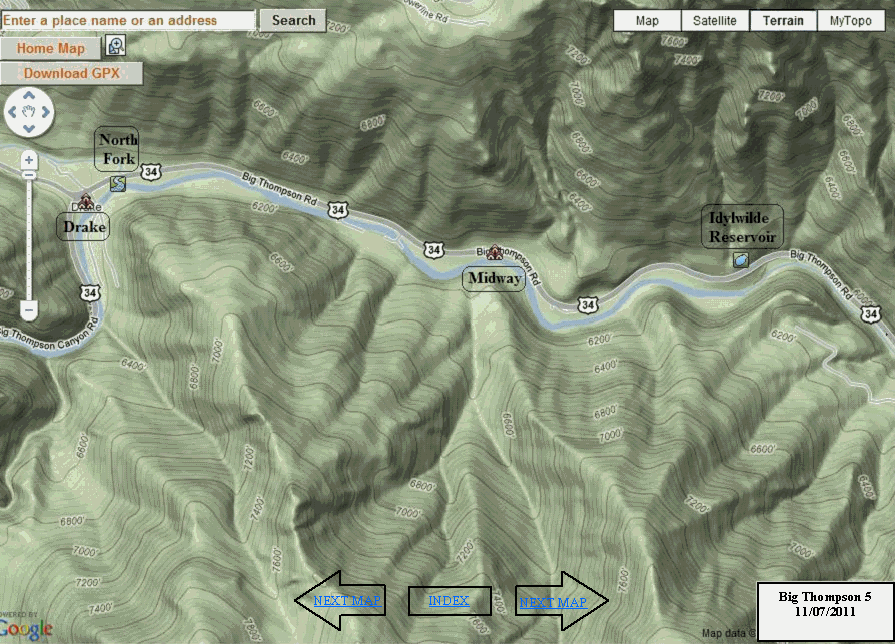Select the Terrain map type

[783, 20]
